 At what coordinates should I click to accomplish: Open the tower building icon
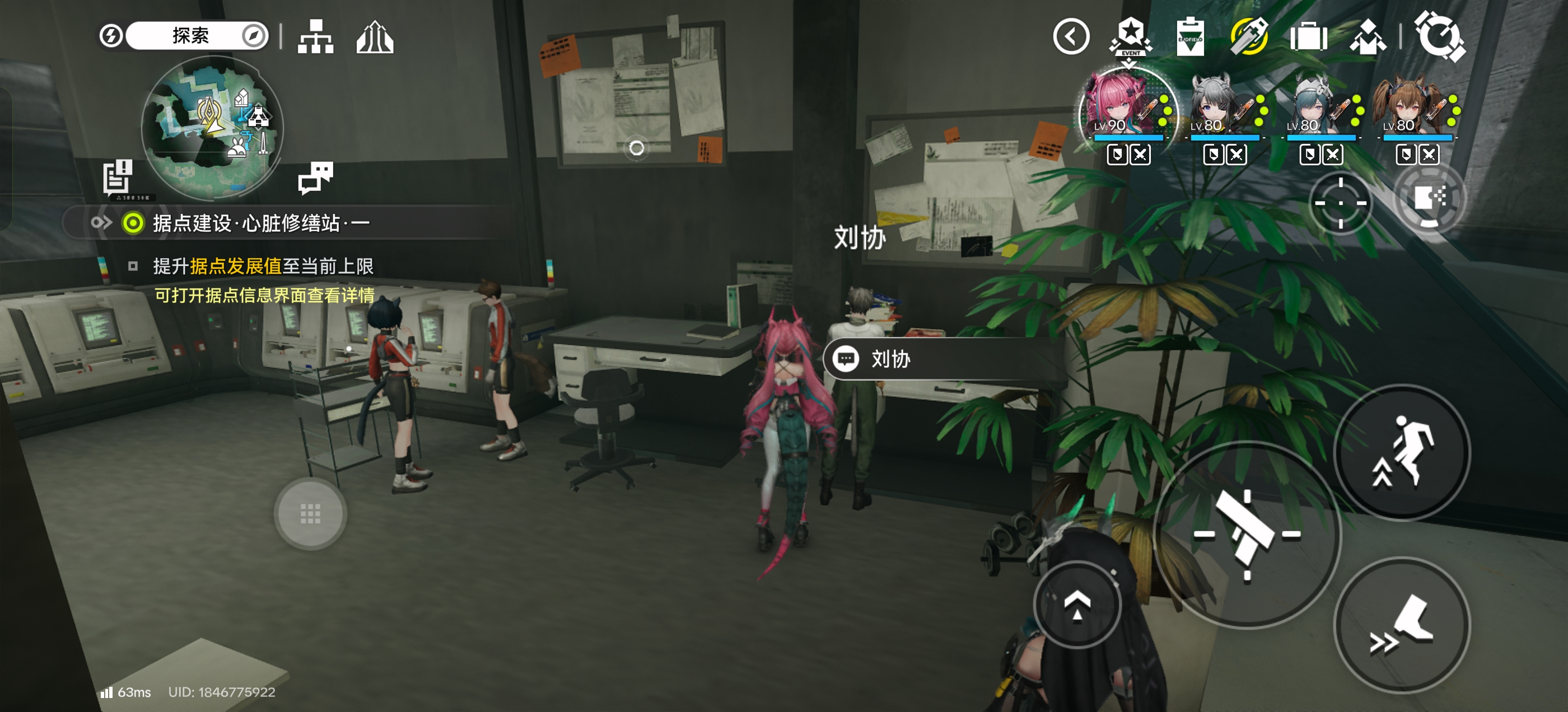[374, 38]
